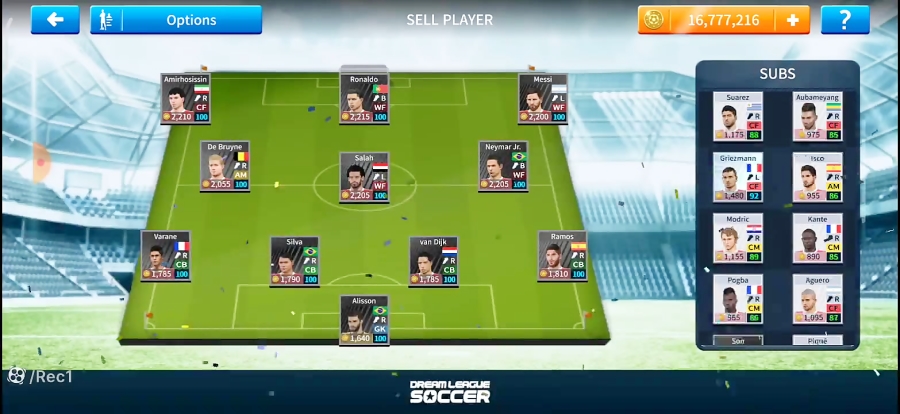Select Ronaldo's player card

click(364, 99)
